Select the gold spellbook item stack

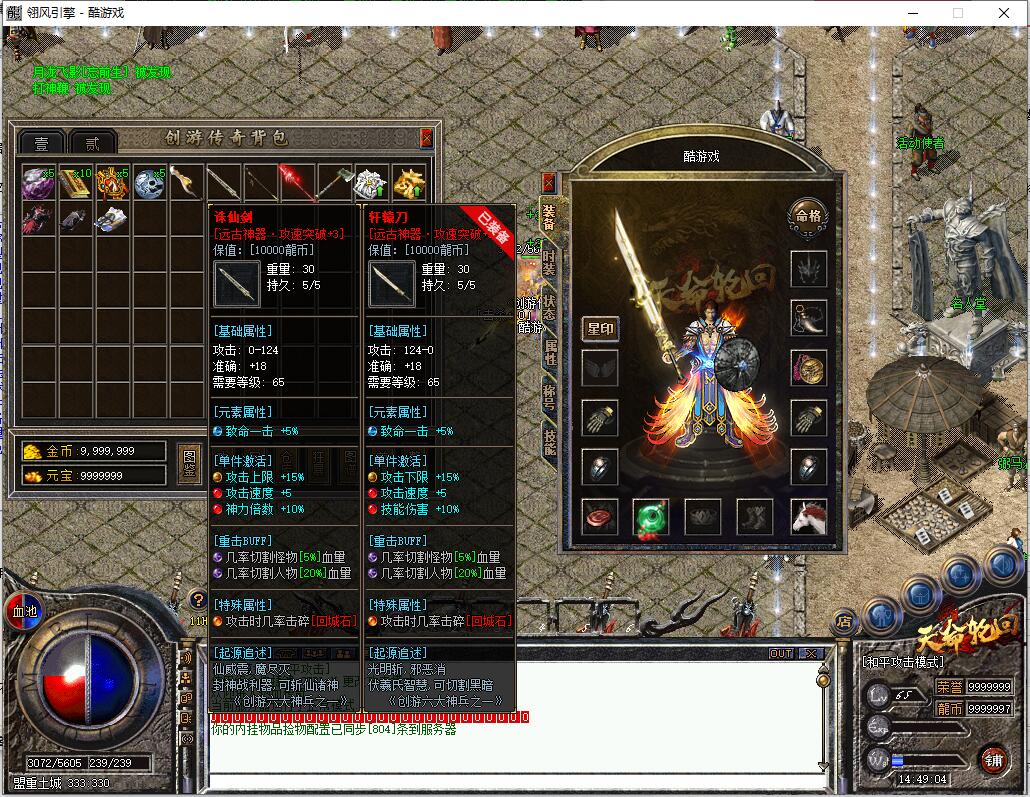point(75,182)
